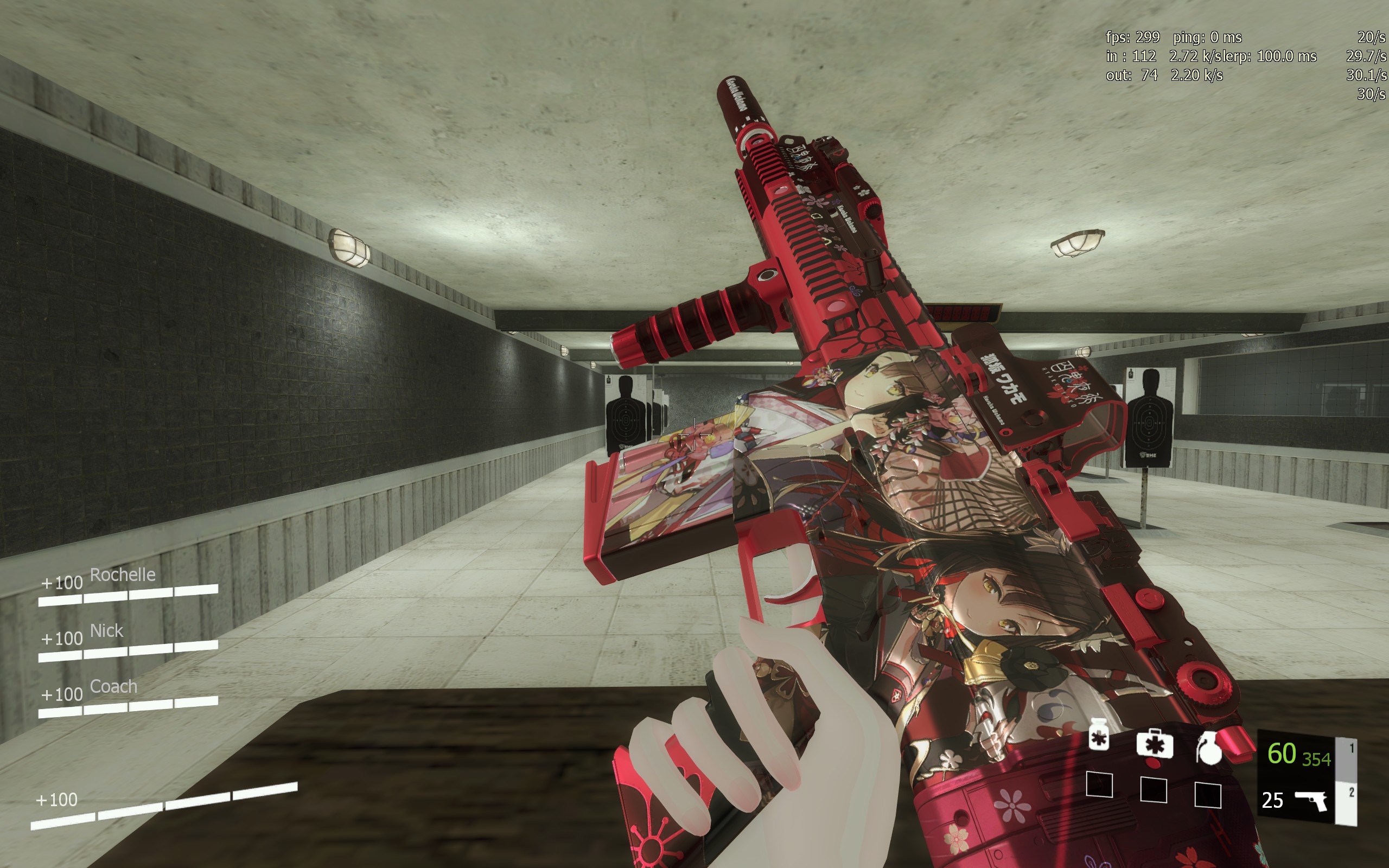Click Nick's teammate panel
1389x868 pixels.
128,642
